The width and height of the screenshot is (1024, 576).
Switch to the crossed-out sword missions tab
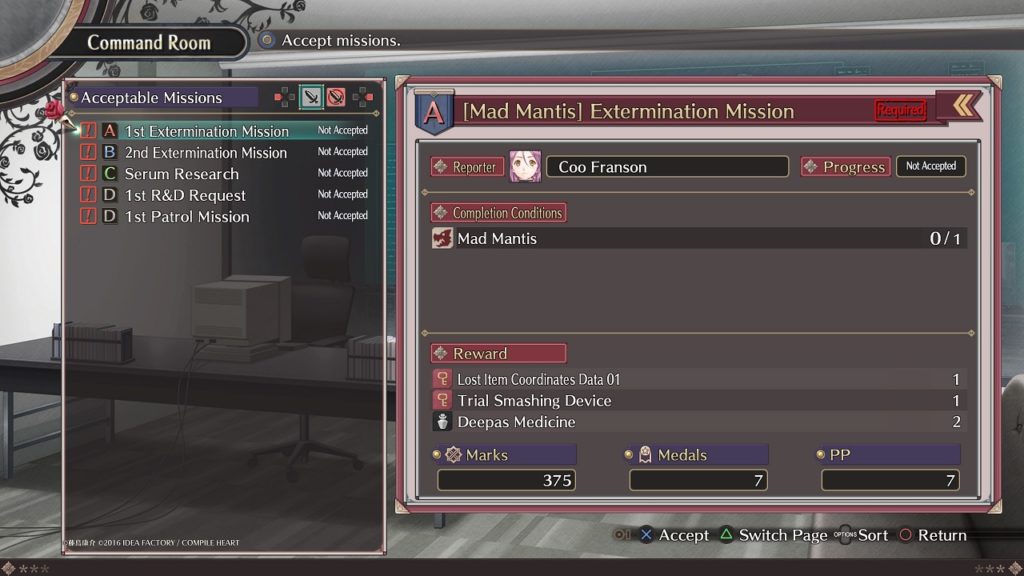tap(337, 97)
